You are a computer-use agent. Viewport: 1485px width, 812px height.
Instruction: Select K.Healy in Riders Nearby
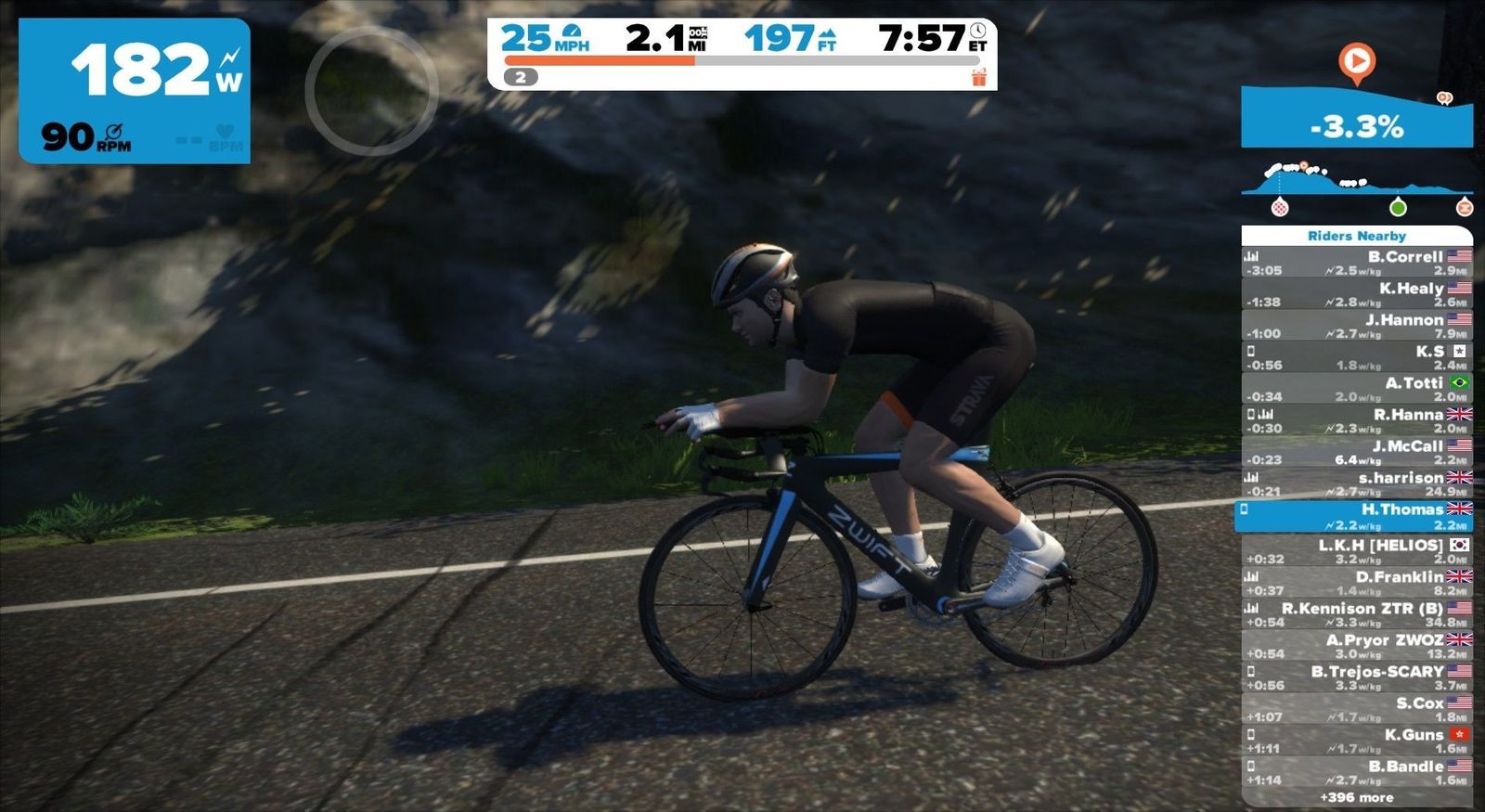pyautogui.click(x=1357, y=294)
